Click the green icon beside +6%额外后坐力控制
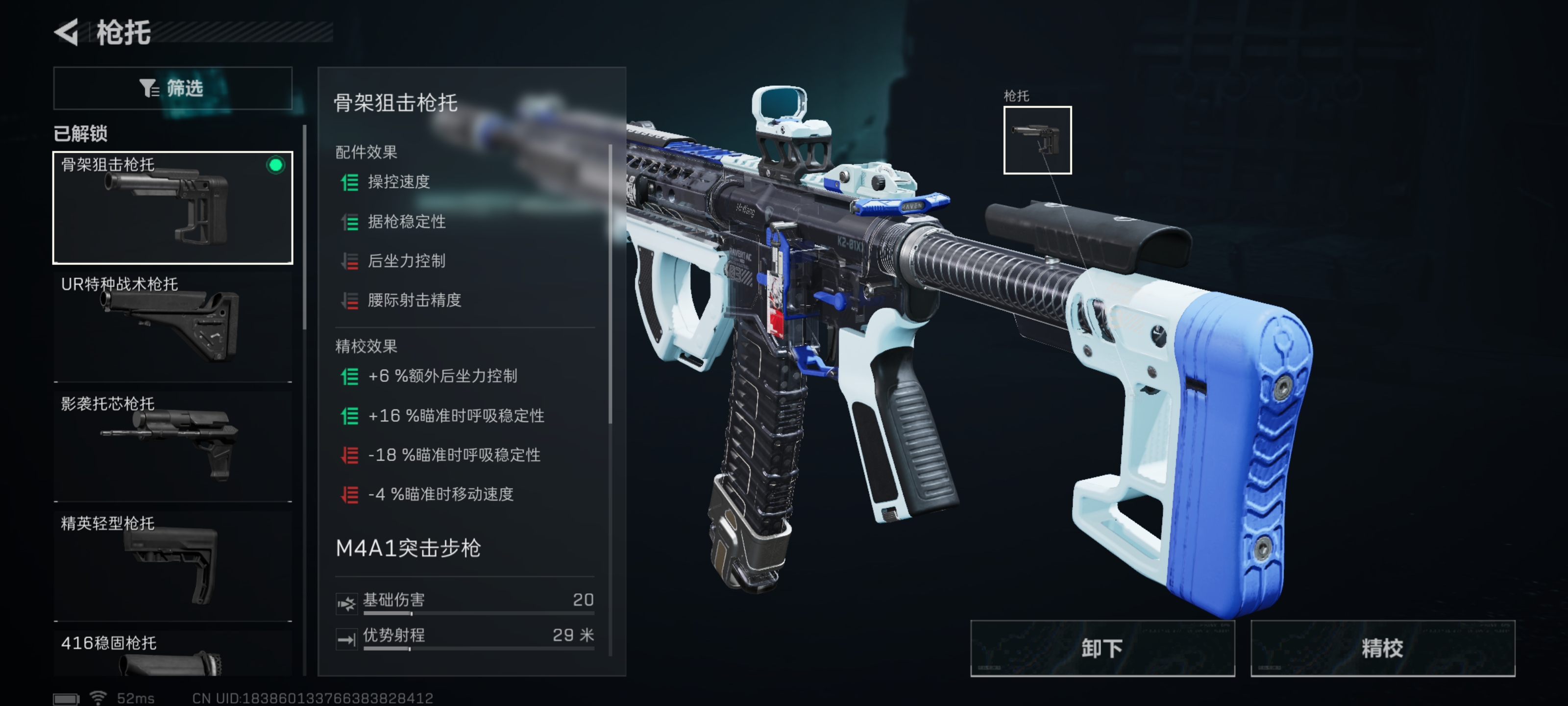Screen dimensions: 1568x706 coord(349,377)
